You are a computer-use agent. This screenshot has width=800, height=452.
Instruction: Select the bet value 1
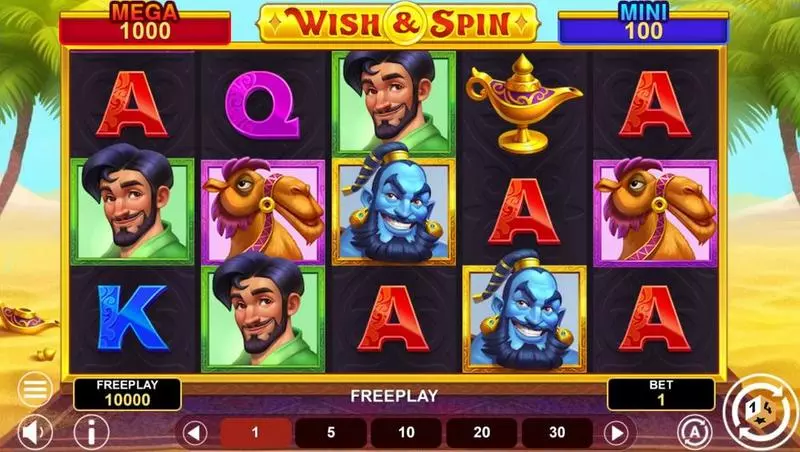[256, 433]
